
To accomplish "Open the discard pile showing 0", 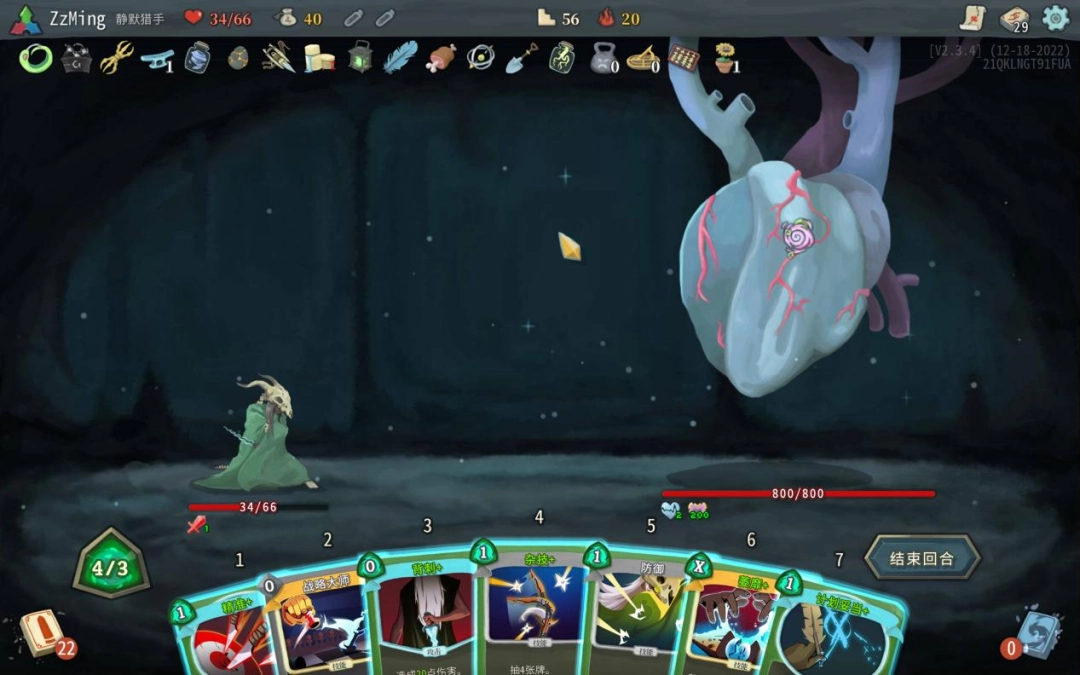I will pyautogui.click(x=1038, y=635).
